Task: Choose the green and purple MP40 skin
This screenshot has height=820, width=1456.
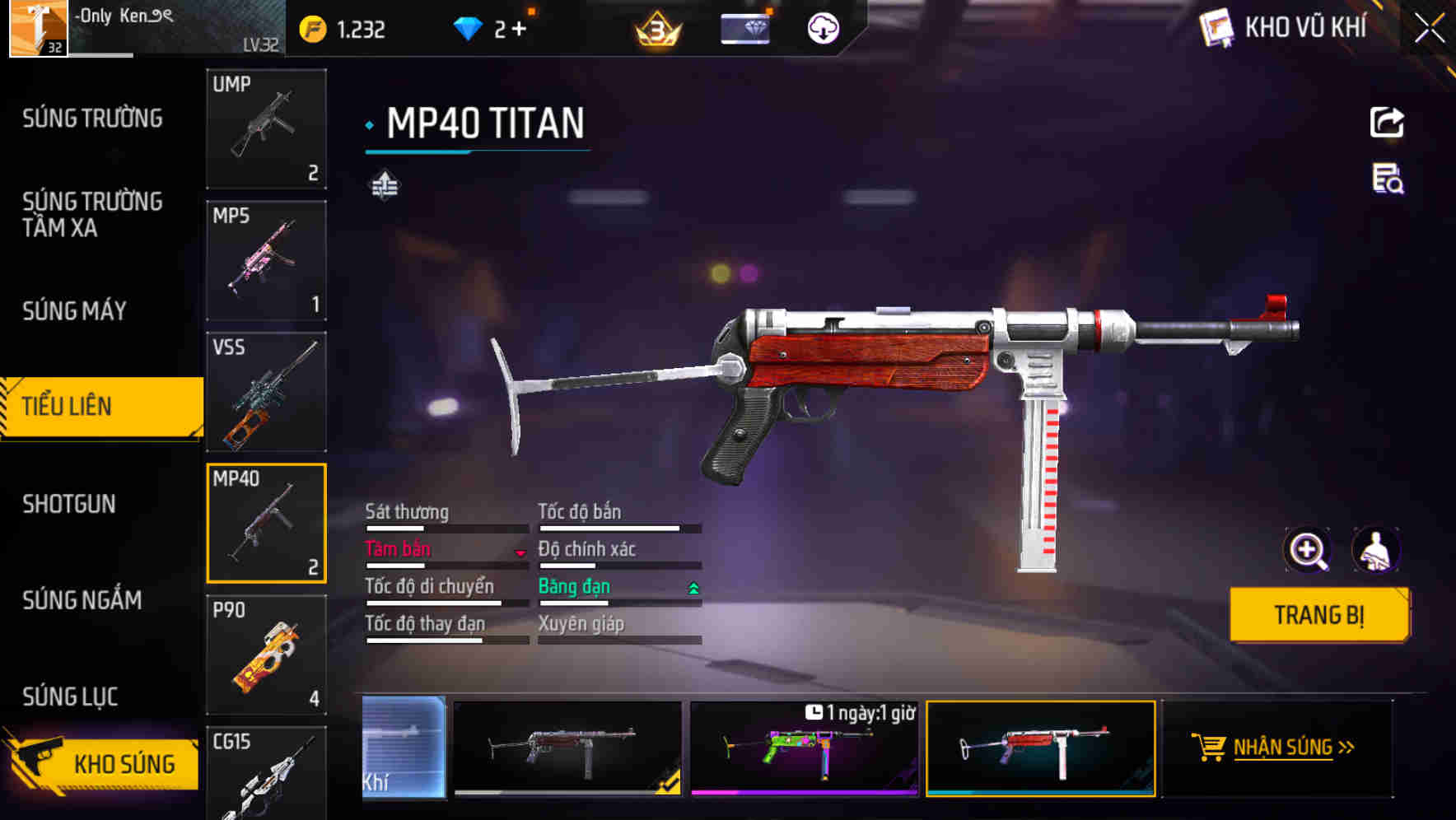Action: pos(804,749)
